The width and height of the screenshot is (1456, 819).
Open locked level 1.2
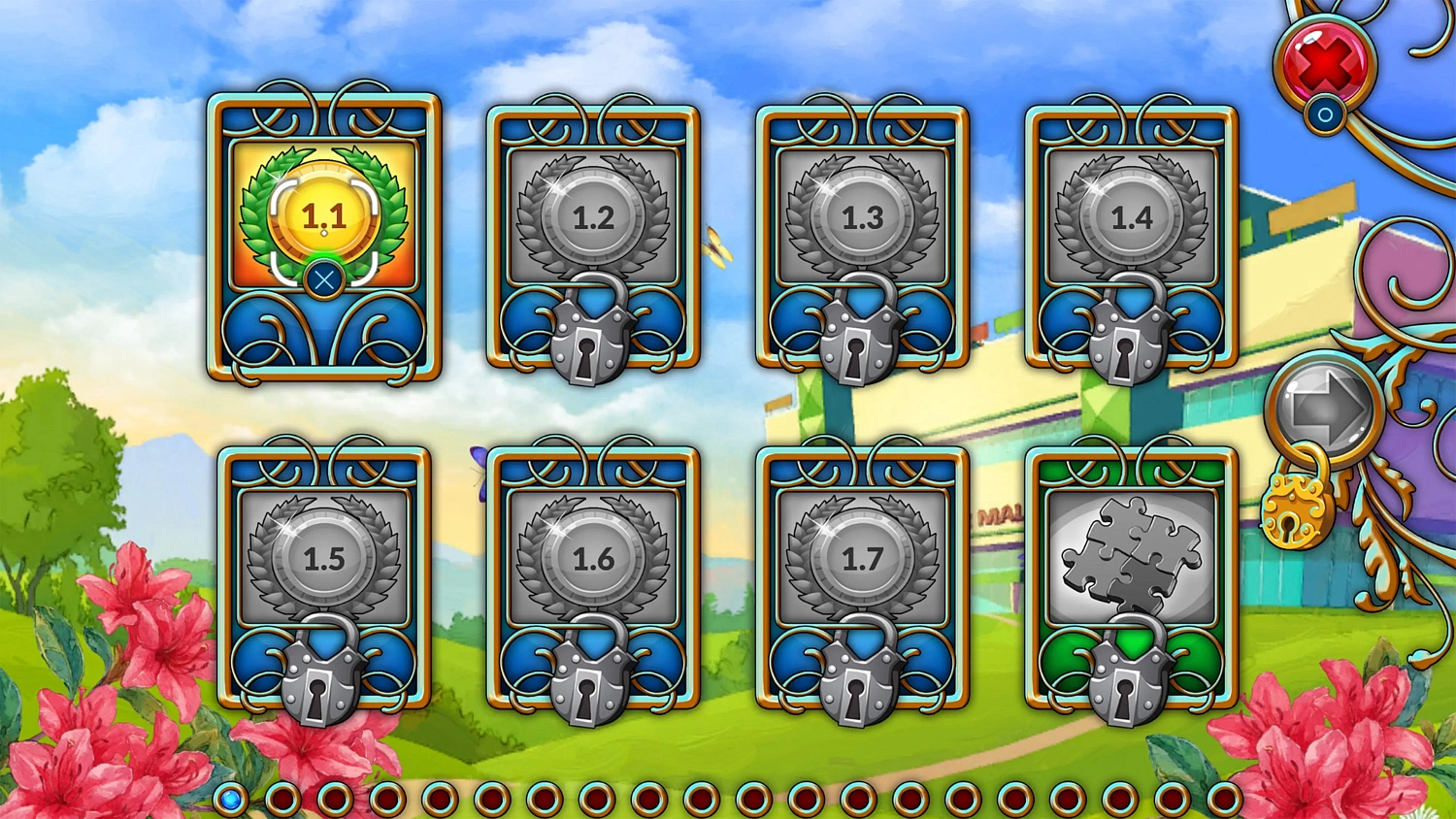pos(592,218)
